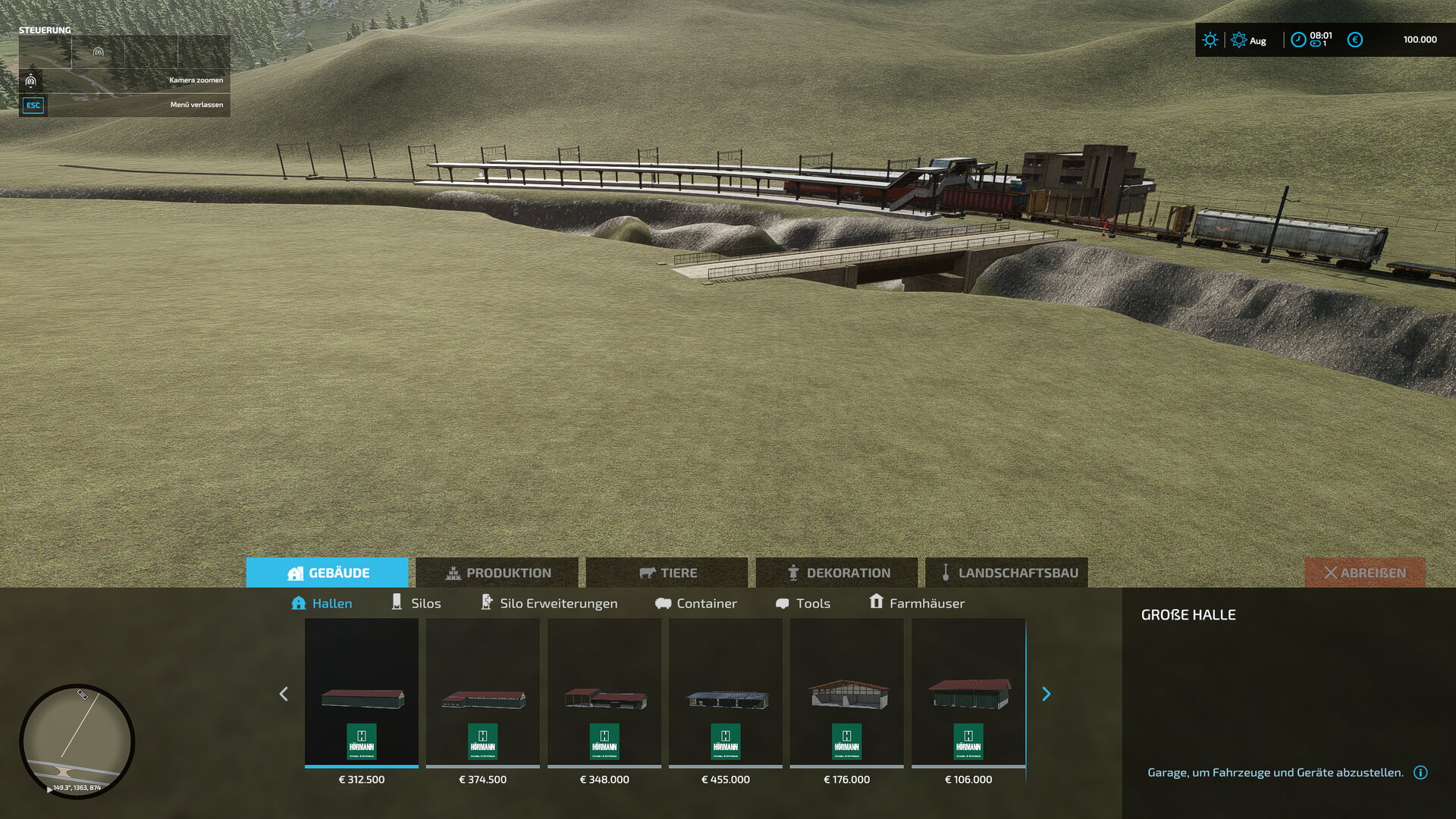Select the Tiere category tab
1456x819 pixels.
pos(667,573)
